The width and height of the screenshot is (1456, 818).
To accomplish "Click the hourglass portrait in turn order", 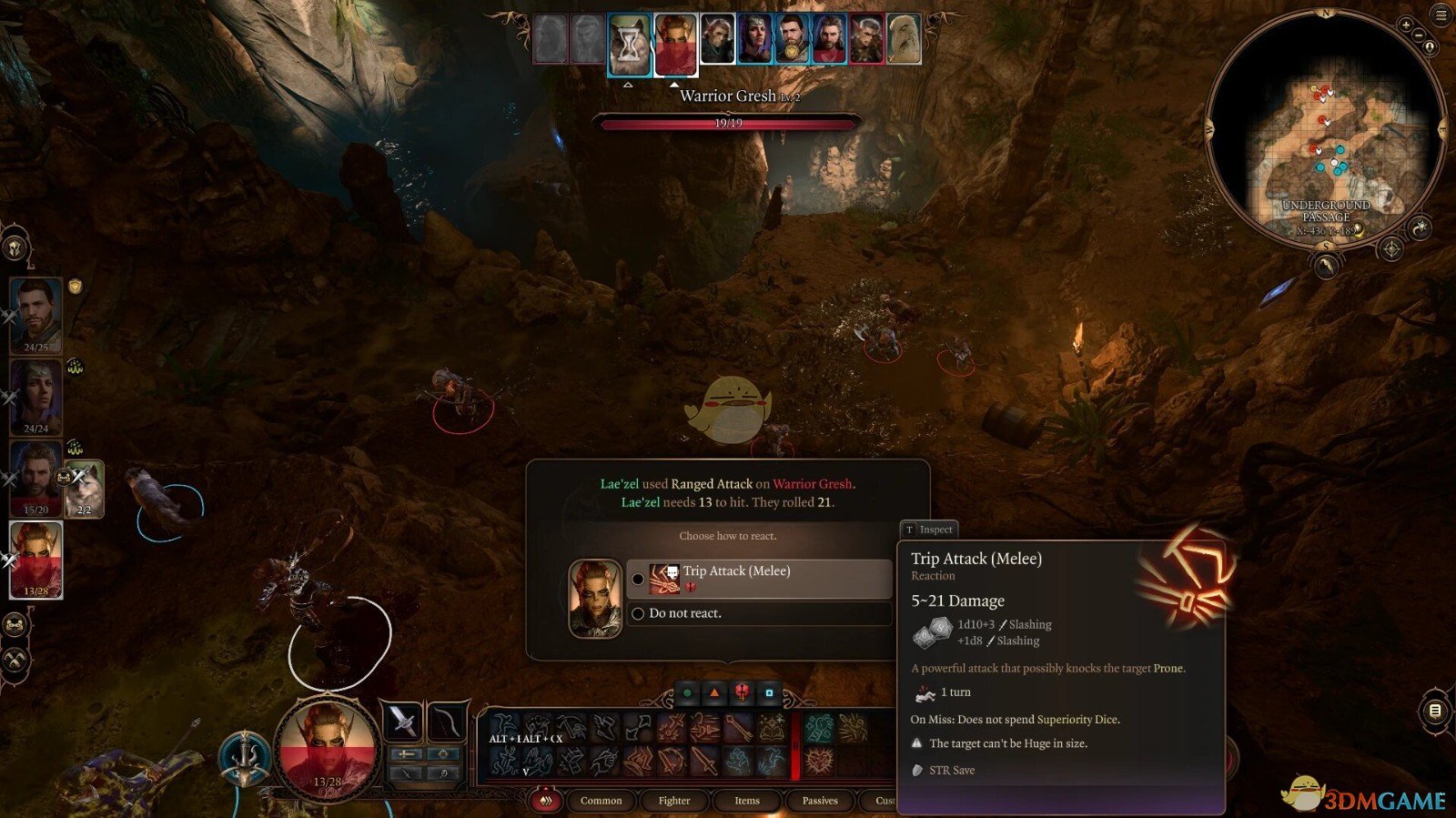I will pyautogui.click(x=629, y=44).
